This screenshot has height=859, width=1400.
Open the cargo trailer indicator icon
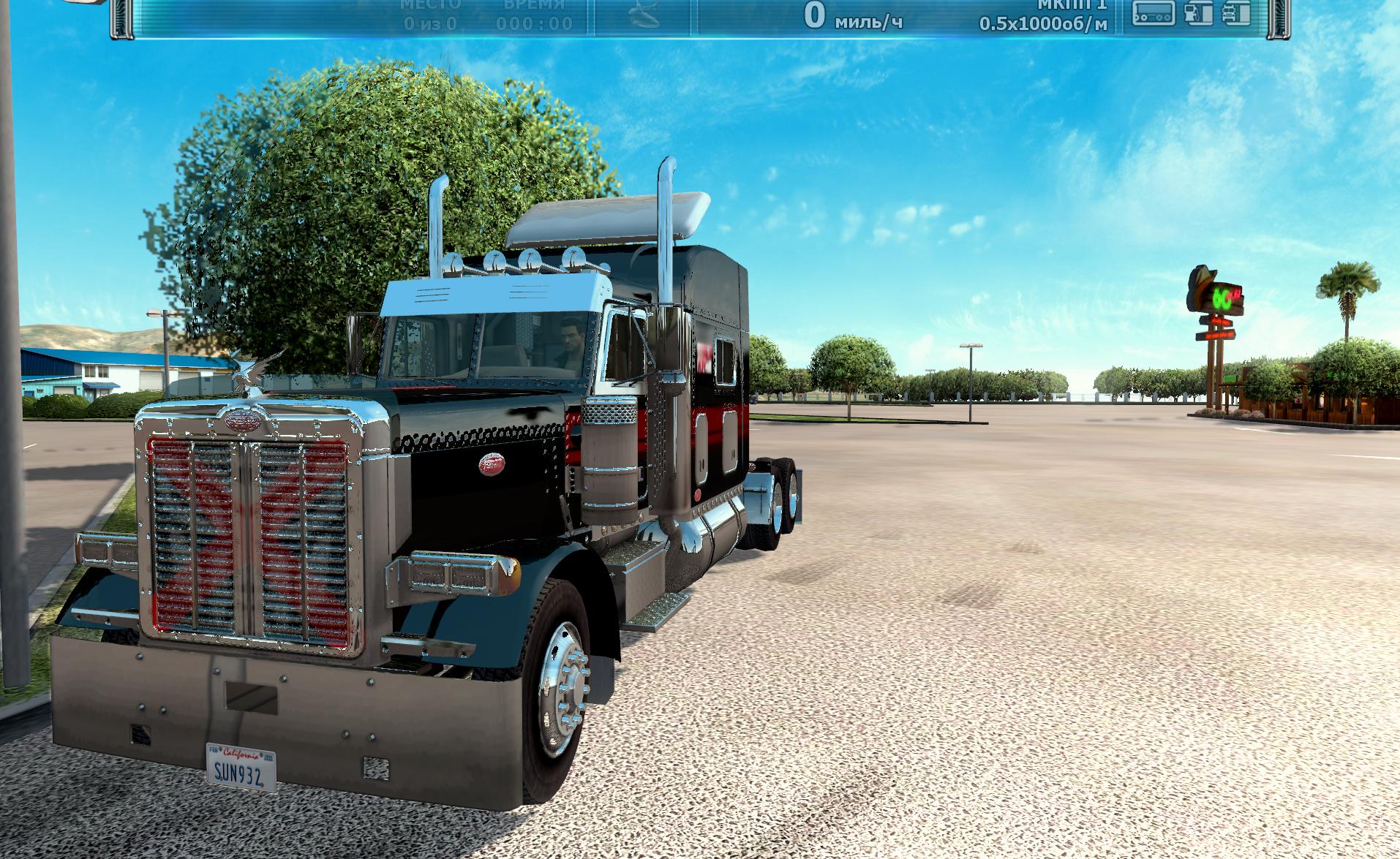(x=1154, y=13)
